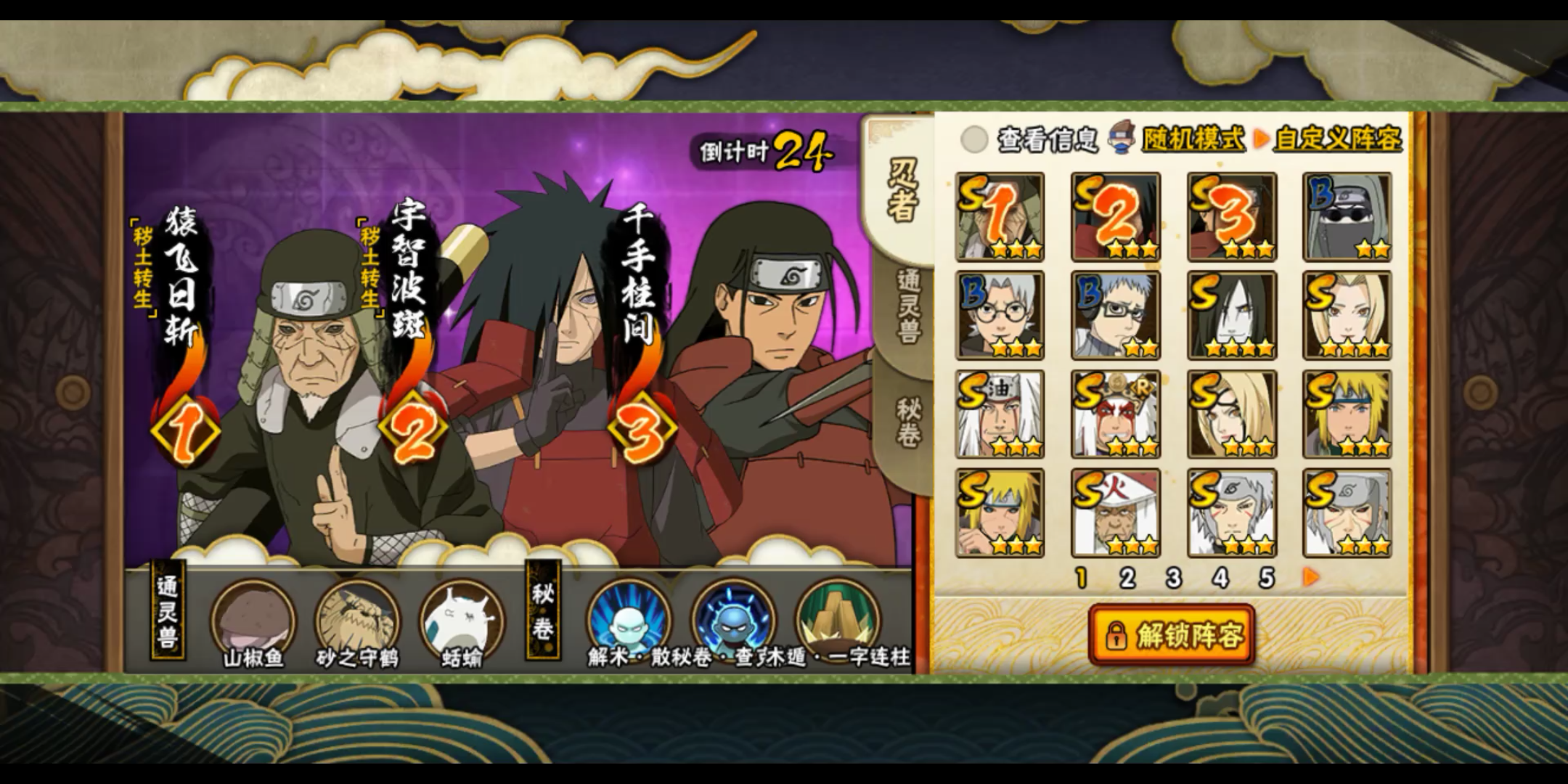Click the 解锁阵容 unlock lineup button

click(1172, 635)
